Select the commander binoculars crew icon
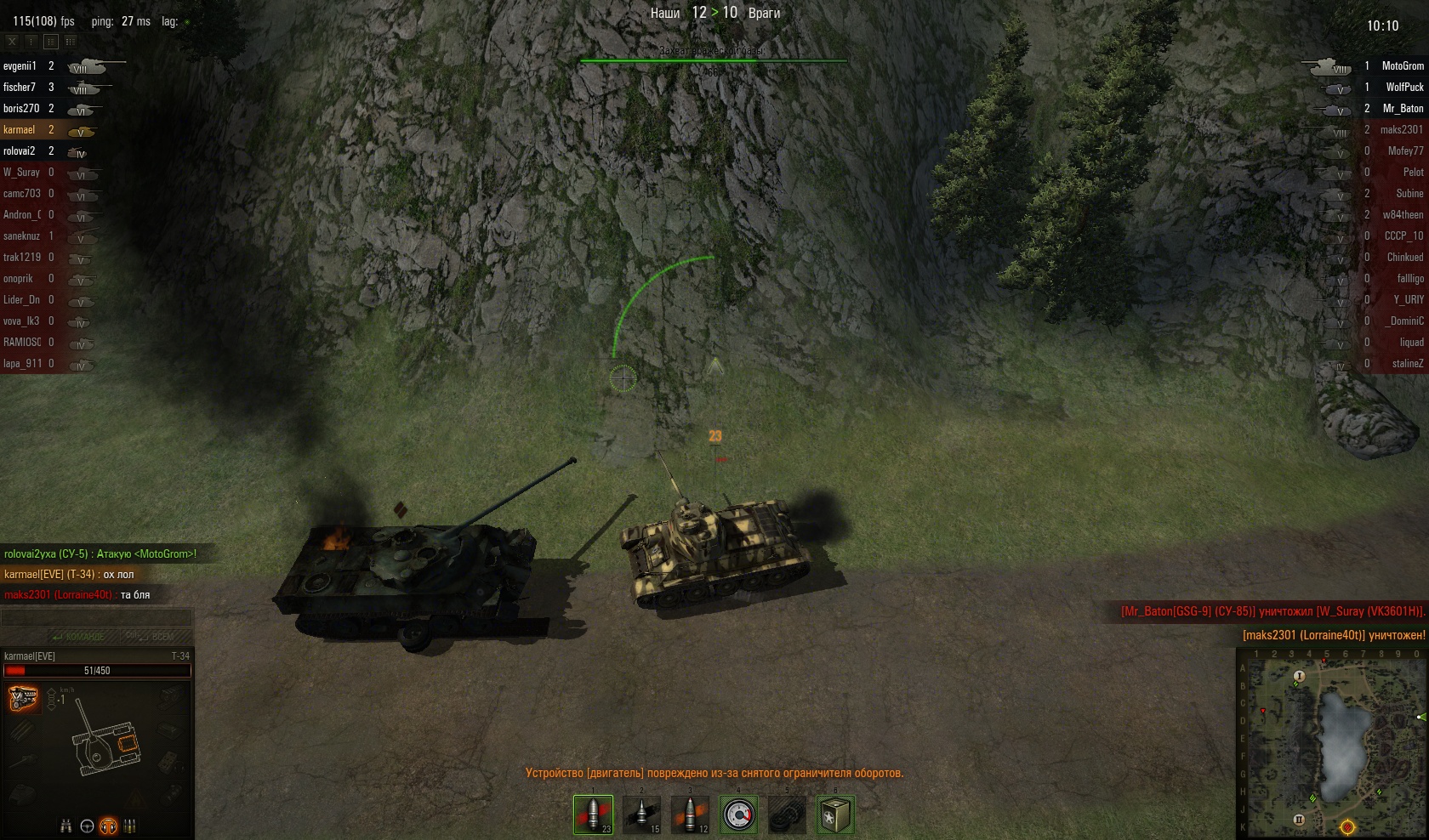This screenshot has width=1429, height=840. coord(65,826)
